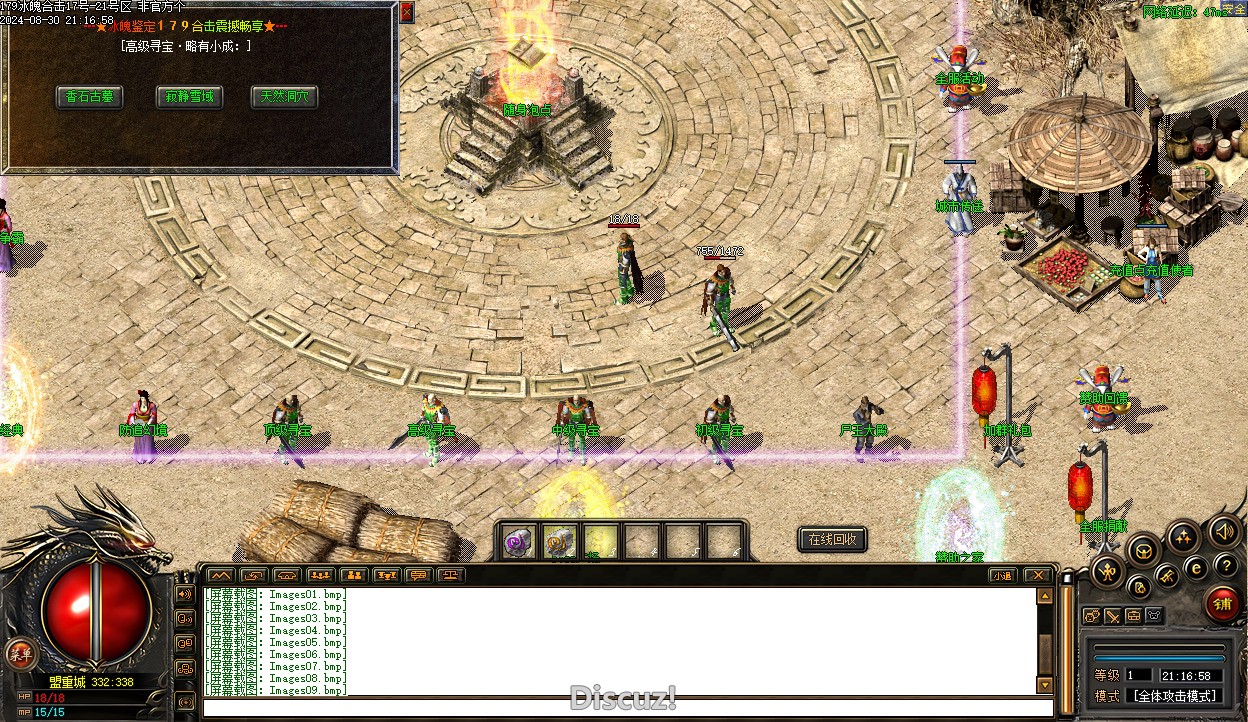Select the 寂静雪域 teleport option
The height and width of the screenshot is (722, 1248).
(188, 97)
